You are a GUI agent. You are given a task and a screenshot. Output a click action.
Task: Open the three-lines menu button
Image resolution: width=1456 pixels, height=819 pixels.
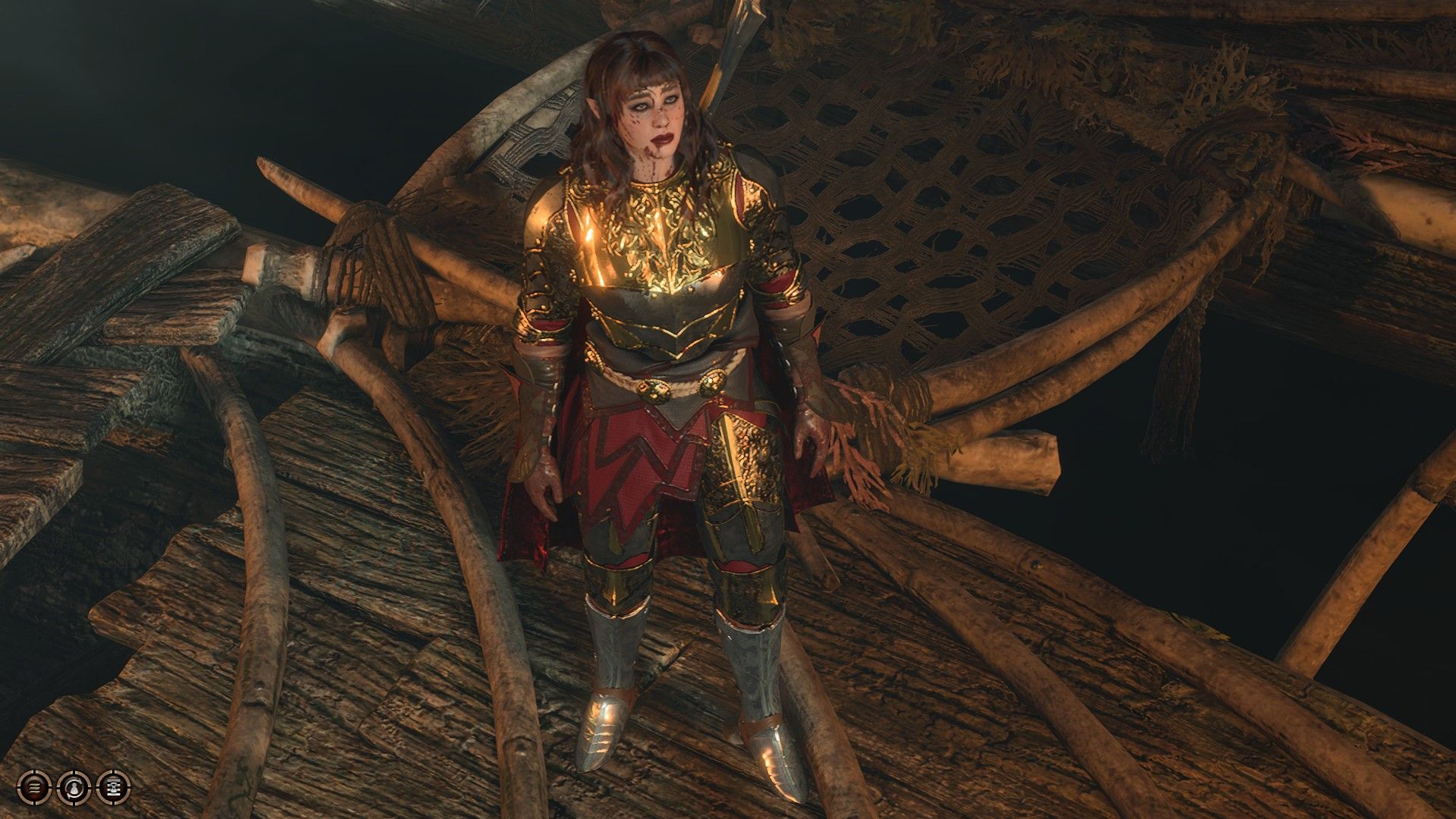34,787
